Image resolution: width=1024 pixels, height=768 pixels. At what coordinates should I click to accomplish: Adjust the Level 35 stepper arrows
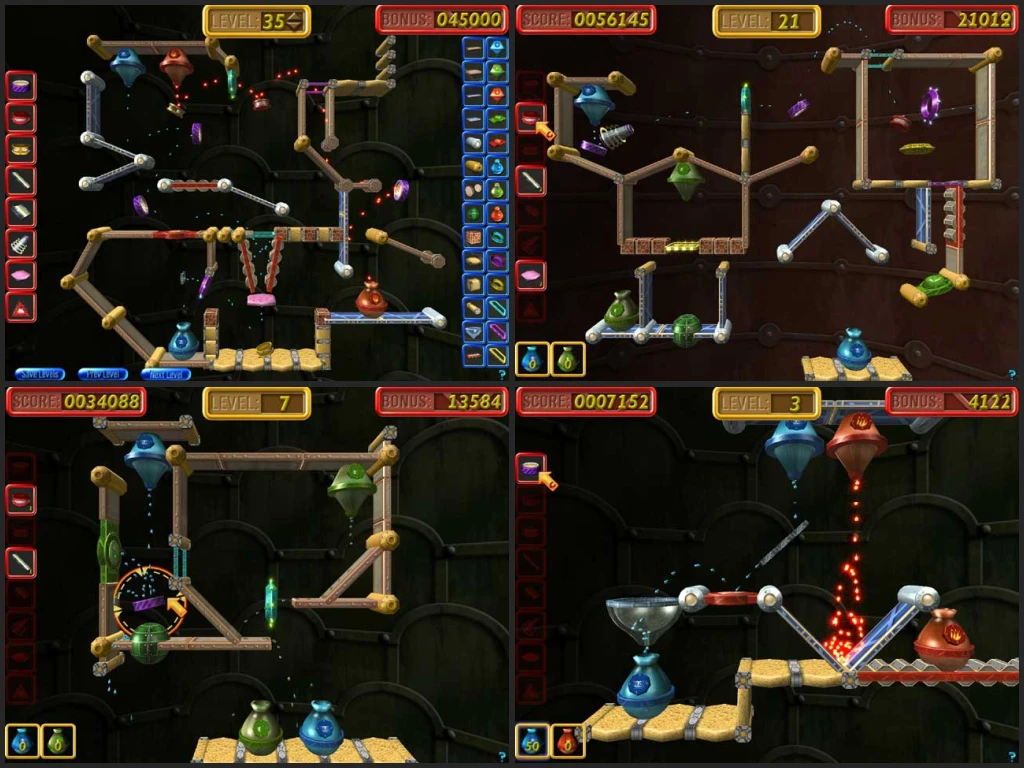[x=296, y=21]
